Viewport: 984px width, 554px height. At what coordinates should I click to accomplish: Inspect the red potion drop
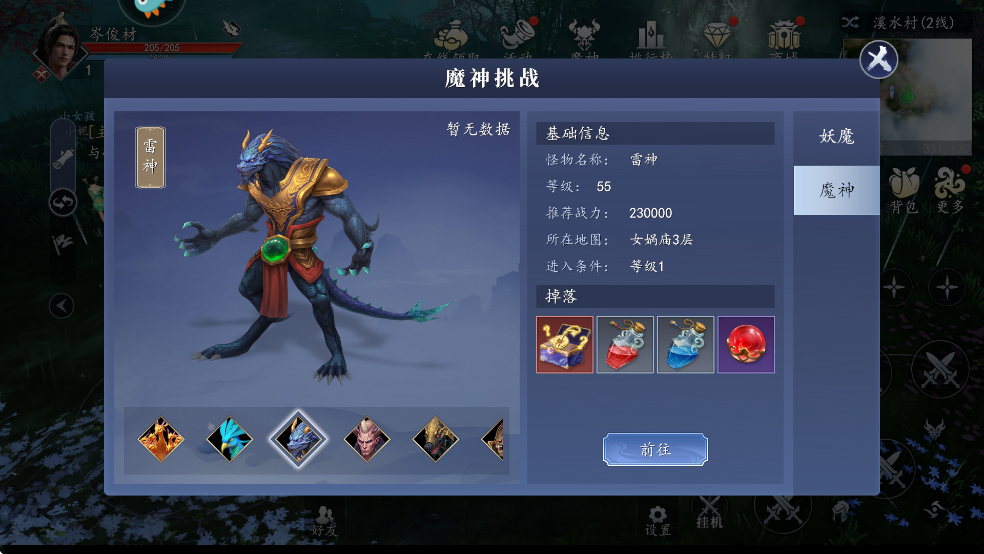(625, 345)
